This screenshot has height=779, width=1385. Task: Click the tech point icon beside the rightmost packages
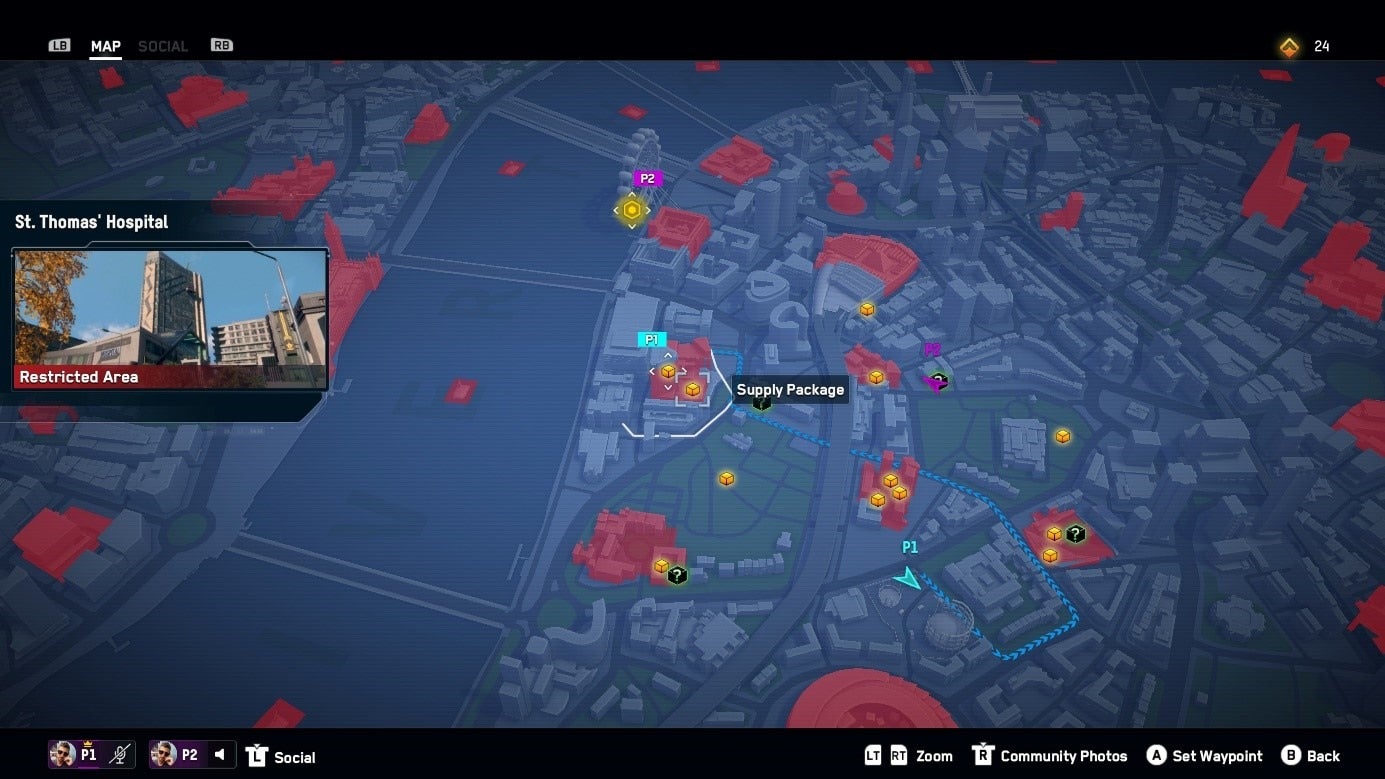1075,534
